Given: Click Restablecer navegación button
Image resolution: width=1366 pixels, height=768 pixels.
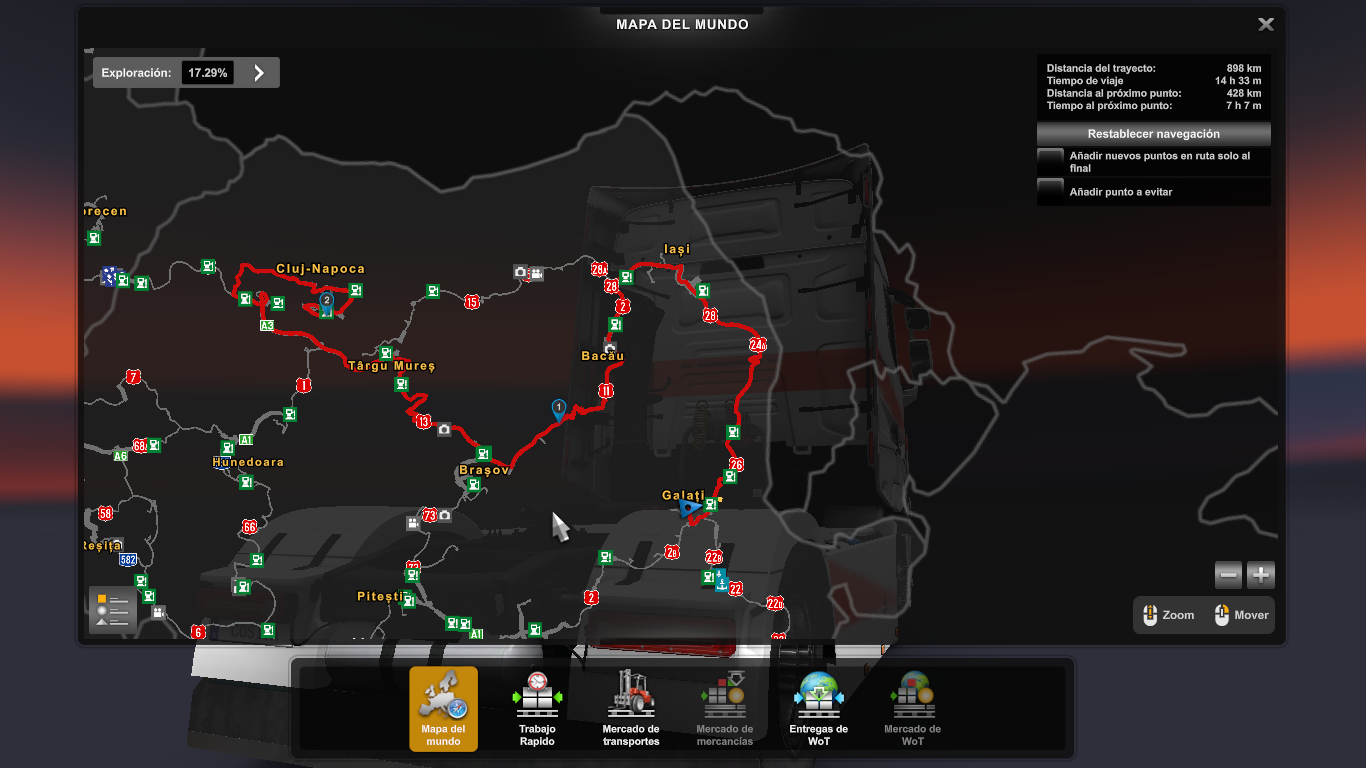Looking at the screenshot, I should point(1153,134).
